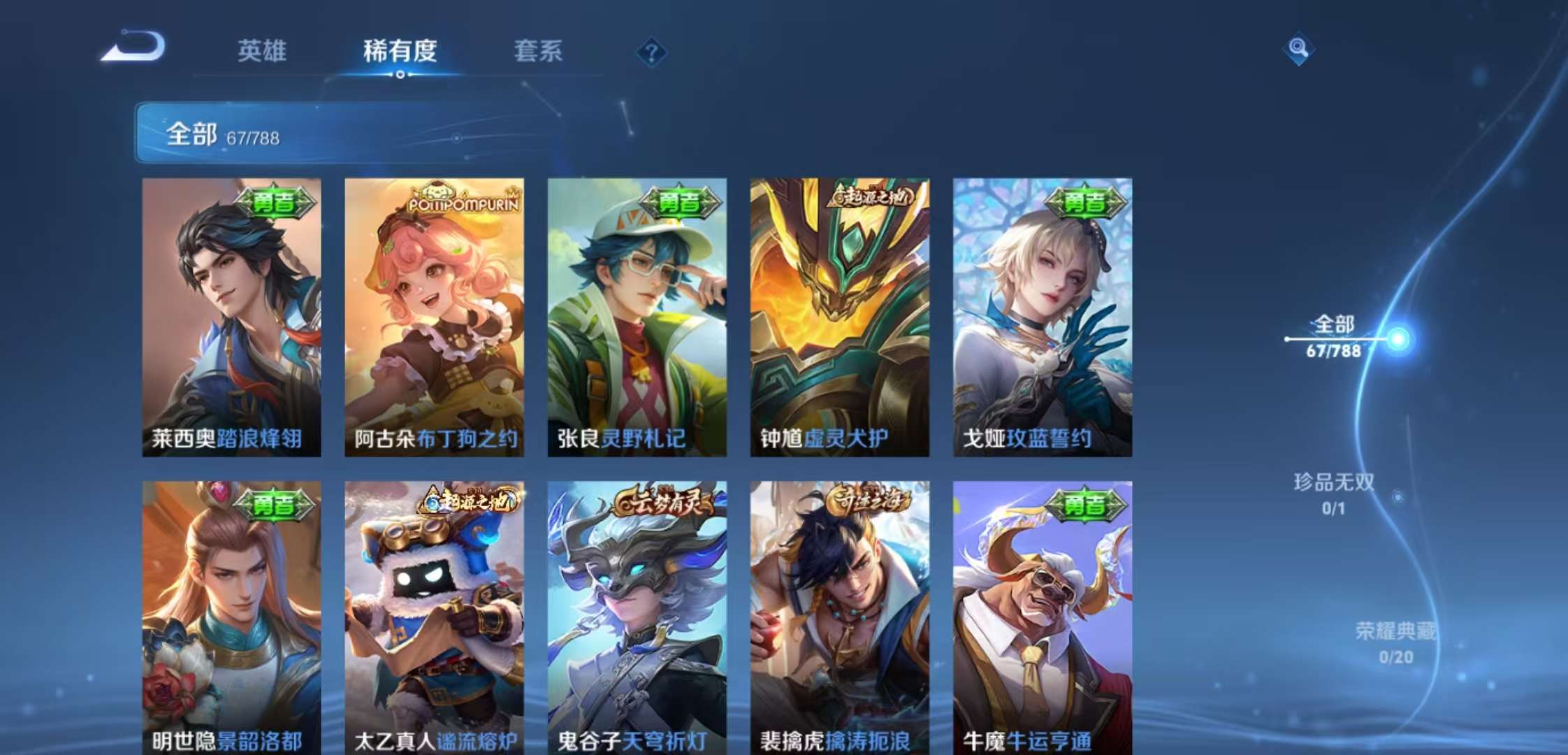Open the 太乙真人谧流熔炉 skin card
This screenshot has width=1568, height=755.
point(435,615)
